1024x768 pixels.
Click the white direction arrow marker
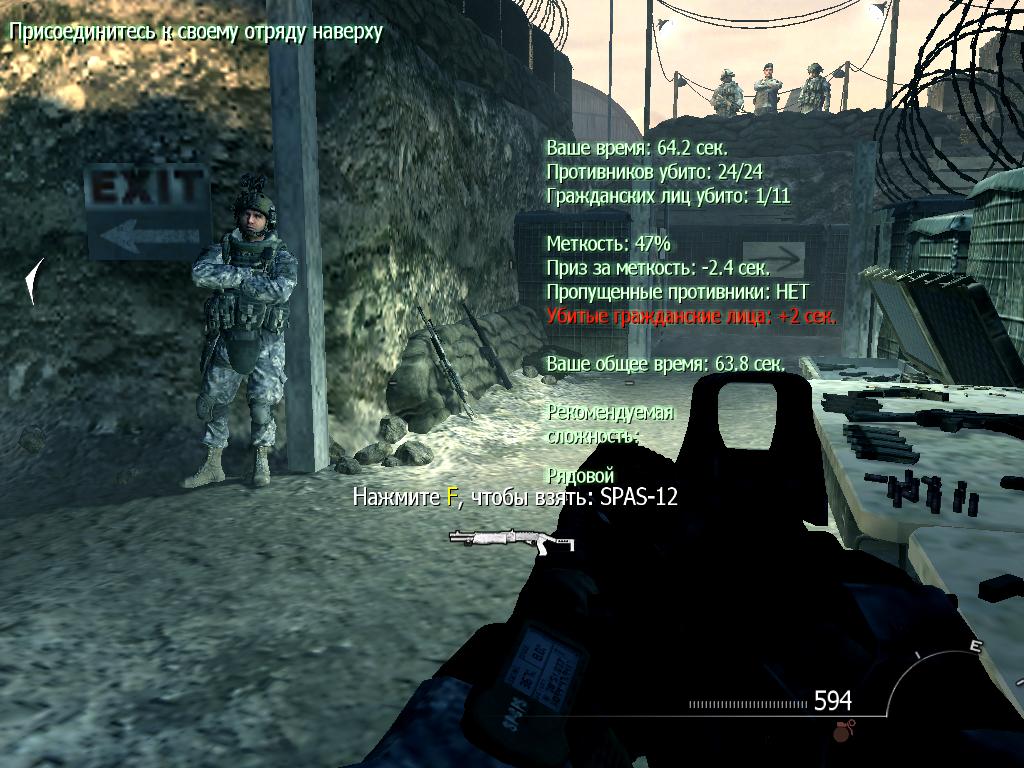click(x=35, y=280)
